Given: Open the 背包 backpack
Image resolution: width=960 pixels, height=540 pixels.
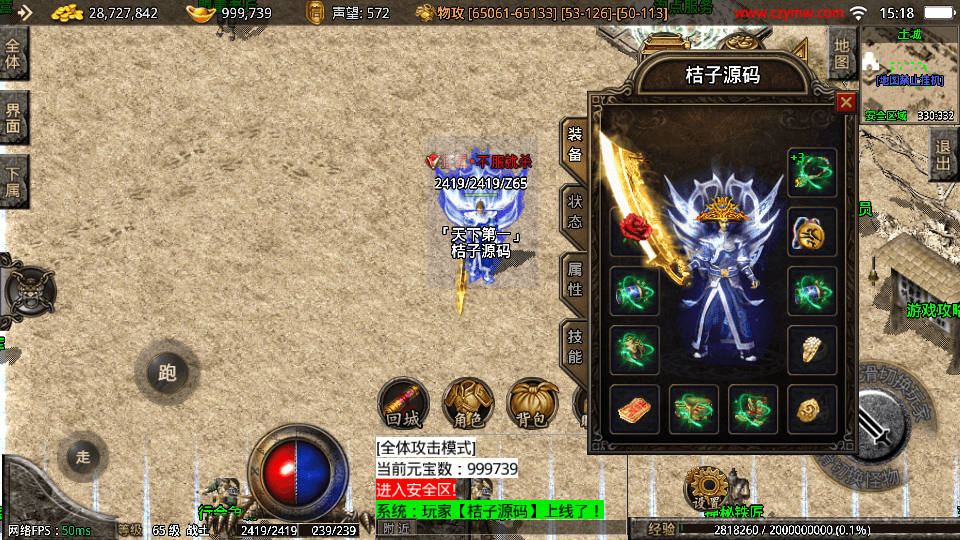Looking at the screenshot, I should pos(531,404).
